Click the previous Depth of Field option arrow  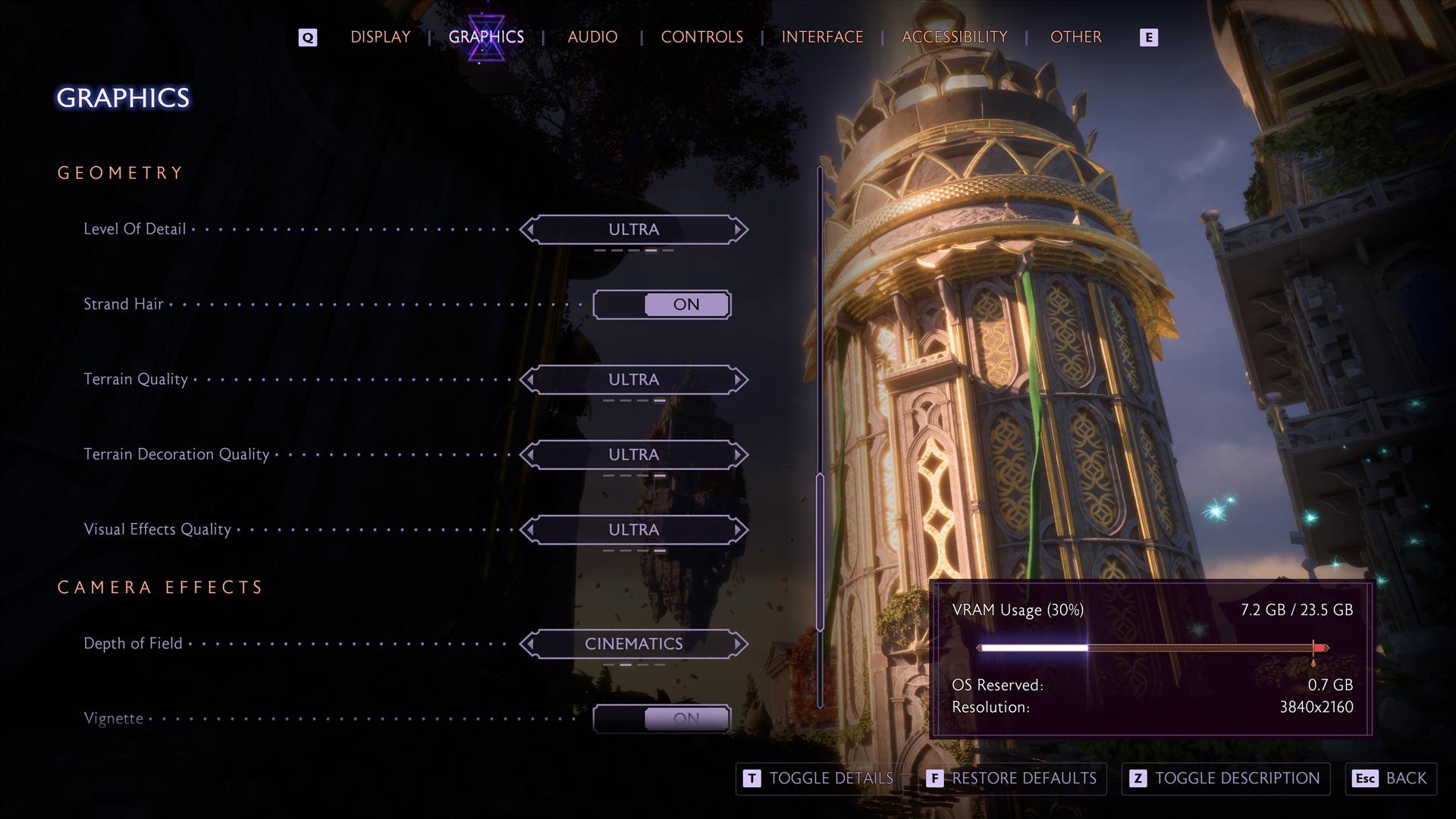tap(530, 644)
